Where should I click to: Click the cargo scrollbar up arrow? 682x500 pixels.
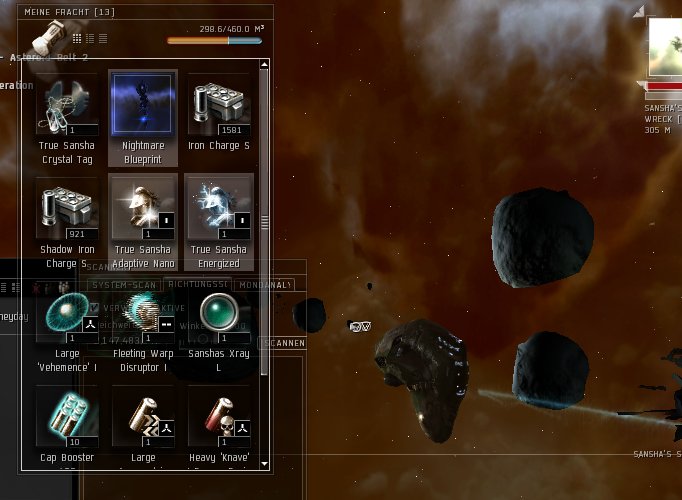pos(264,64)
